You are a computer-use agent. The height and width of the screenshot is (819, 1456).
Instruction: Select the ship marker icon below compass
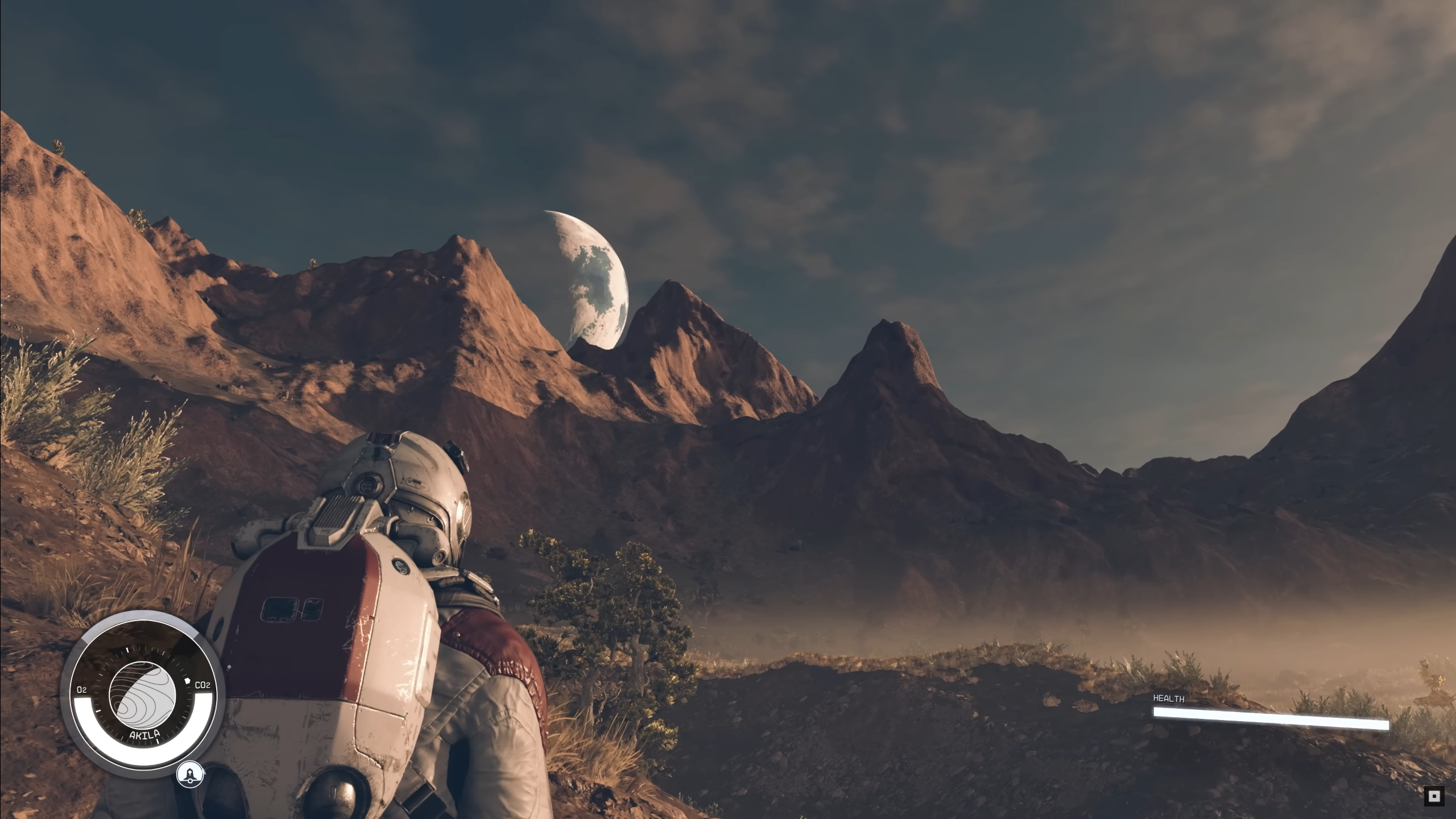pyautogui.click(x=189, y=775)
